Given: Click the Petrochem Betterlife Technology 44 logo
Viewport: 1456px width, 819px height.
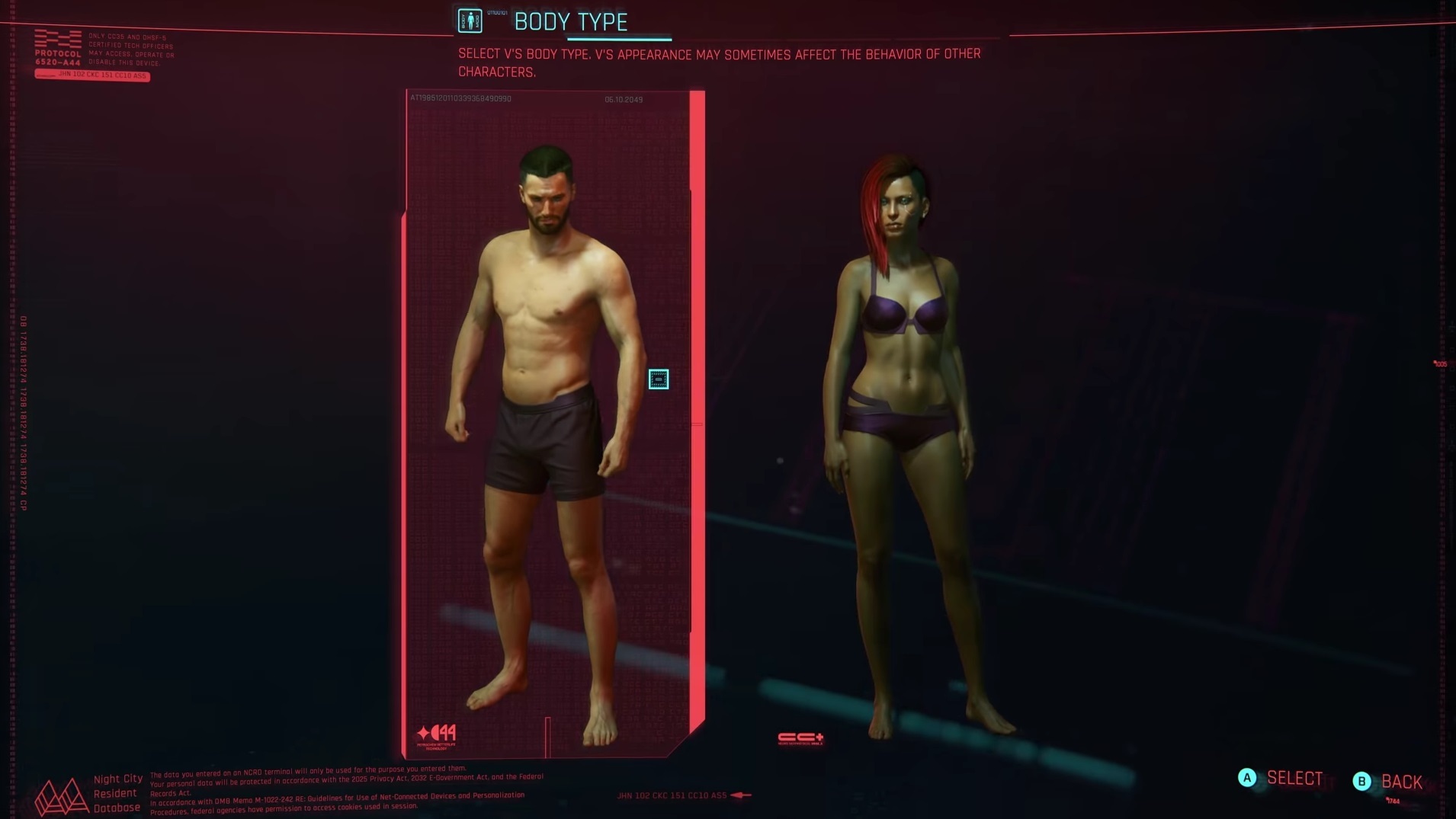Looking at the screenshot, I should pos(435,732).
